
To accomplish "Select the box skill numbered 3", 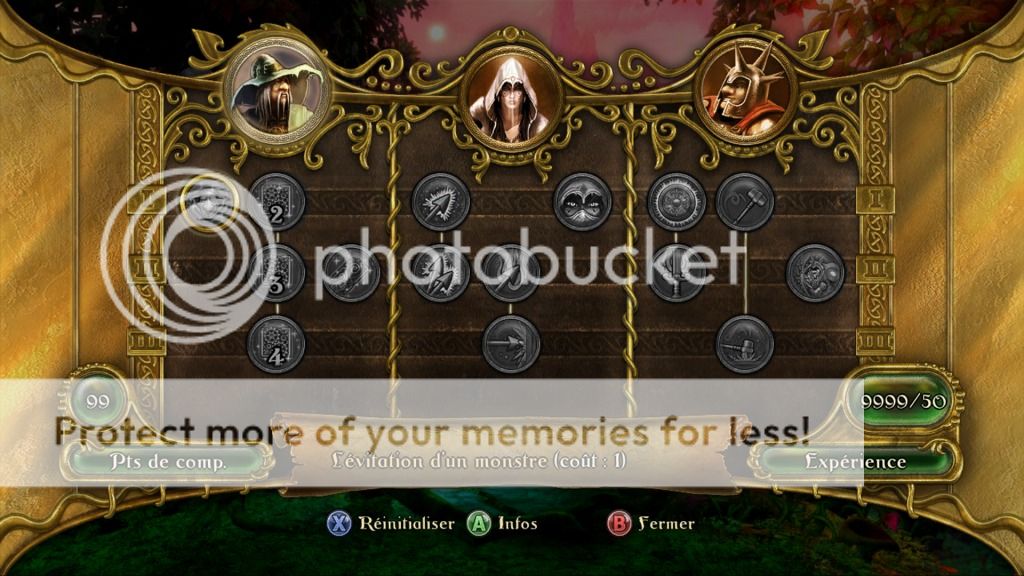I will [276, 272].
